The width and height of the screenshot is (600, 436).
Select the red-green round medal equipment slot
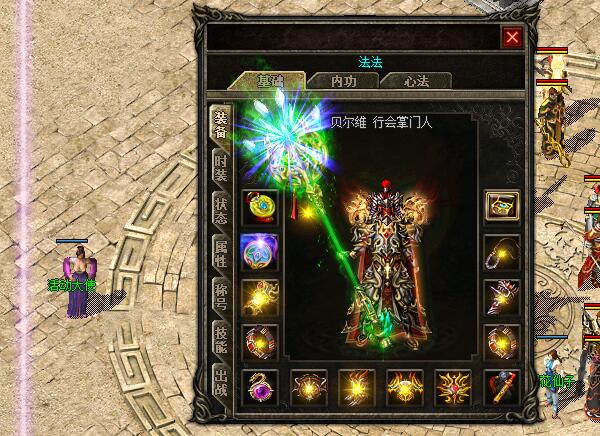(260, 207)
